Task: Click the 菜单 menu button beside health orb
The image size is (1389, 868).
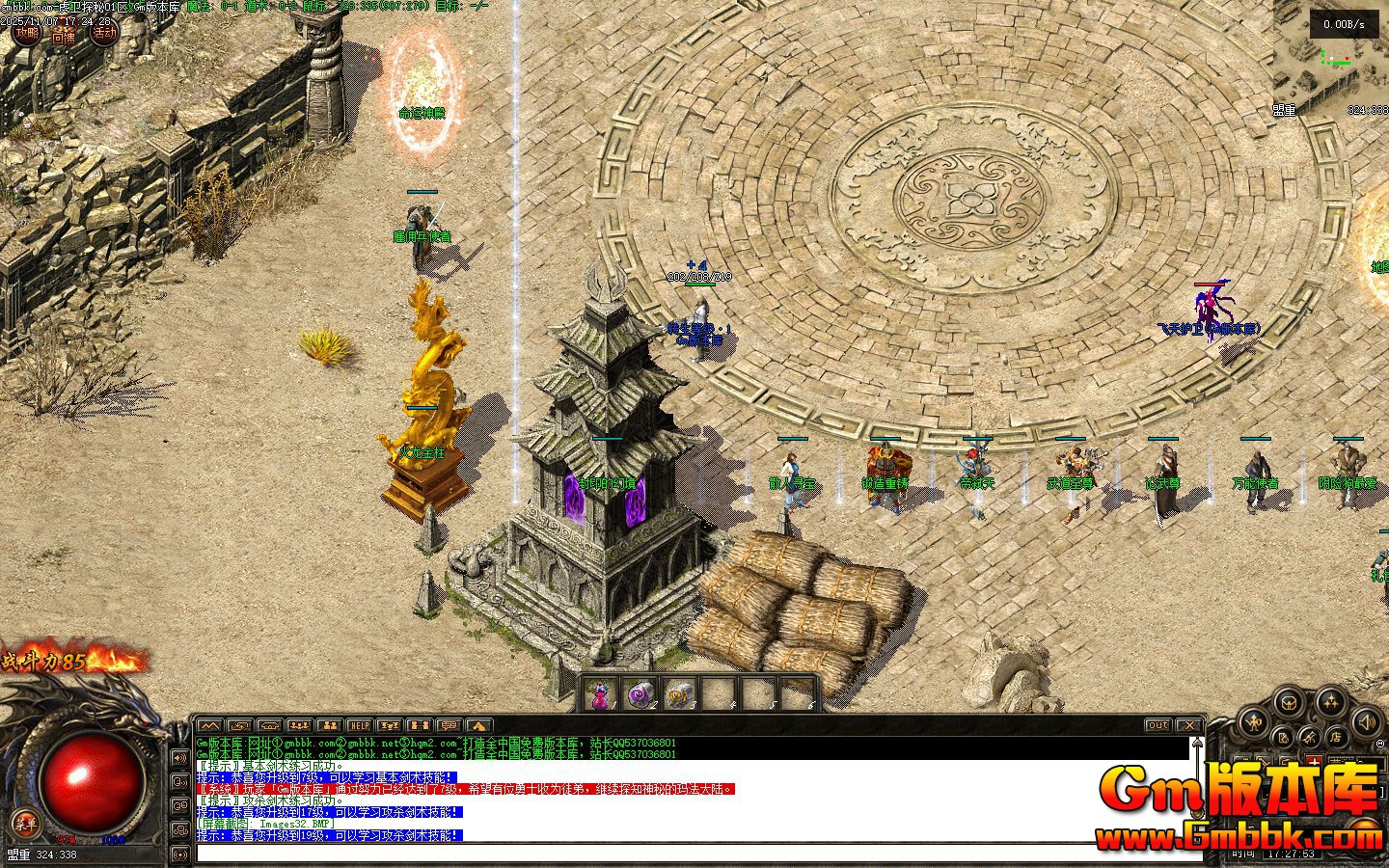Action: (24, 823)
